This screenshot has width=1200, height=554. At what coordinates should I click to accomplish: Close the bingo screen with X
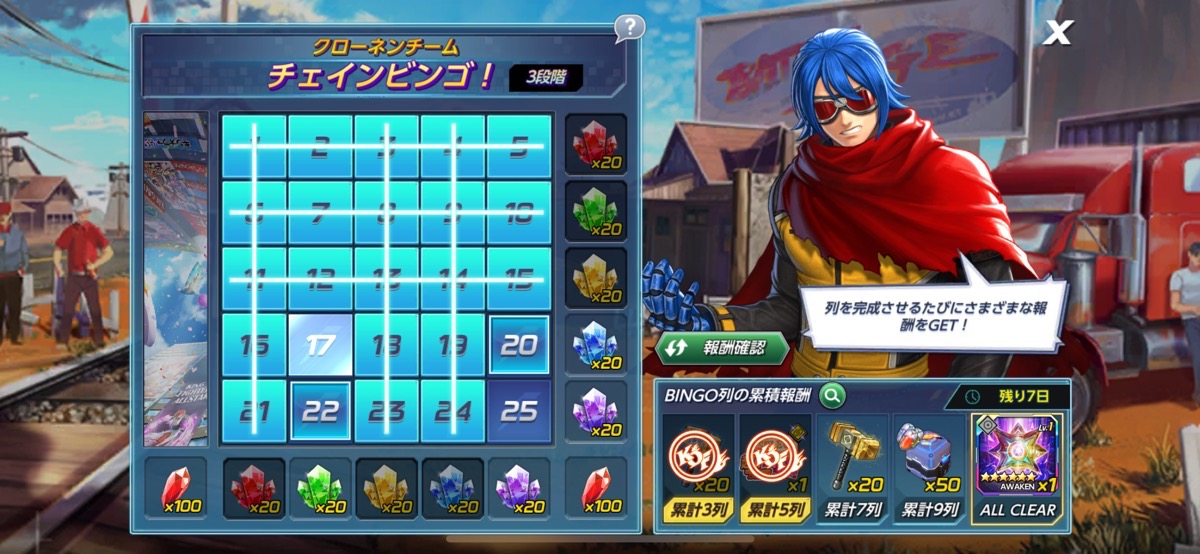[1057, 33]
